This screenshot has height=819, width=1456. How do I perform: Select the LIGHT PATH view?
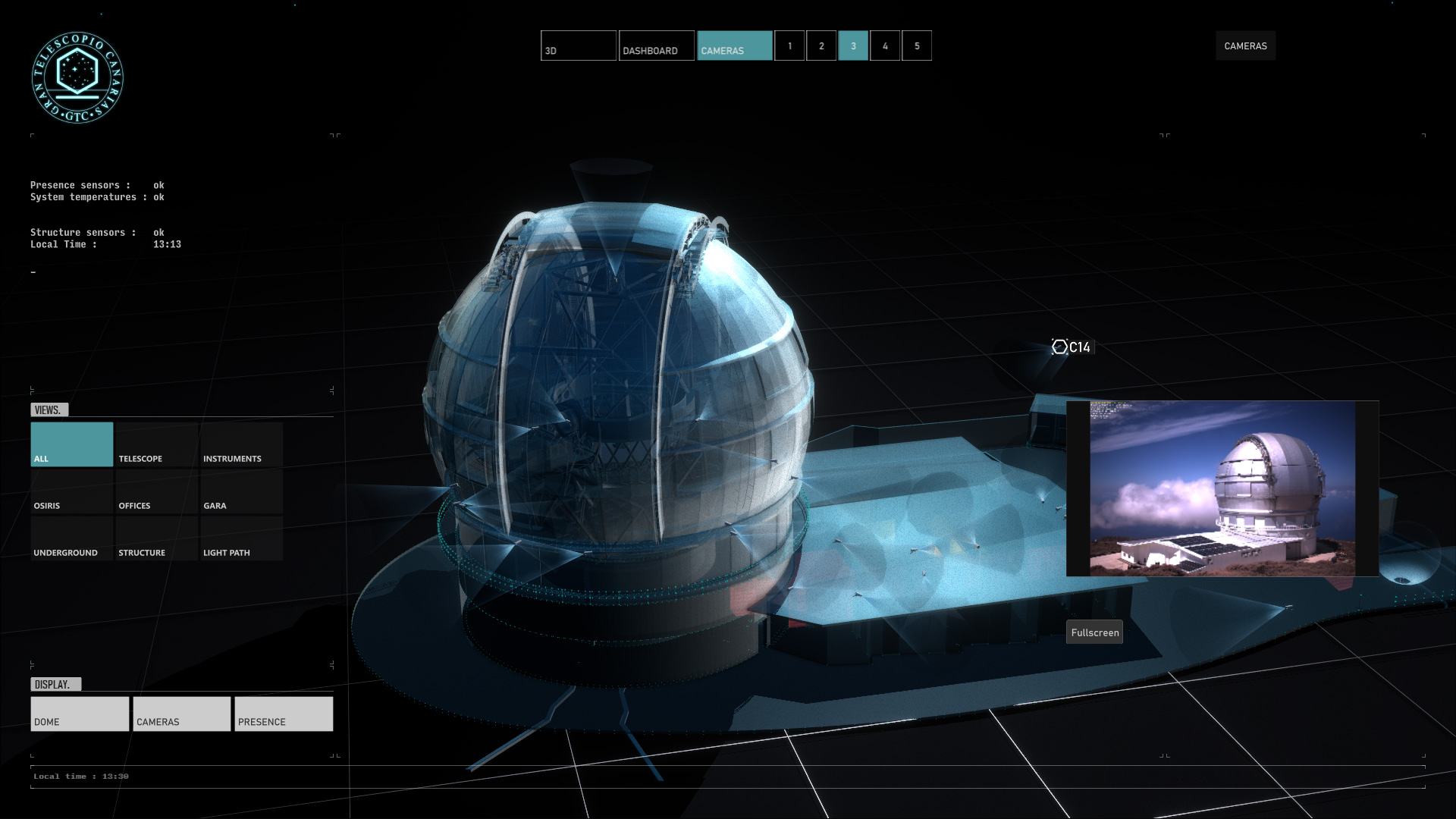(240, 538)
